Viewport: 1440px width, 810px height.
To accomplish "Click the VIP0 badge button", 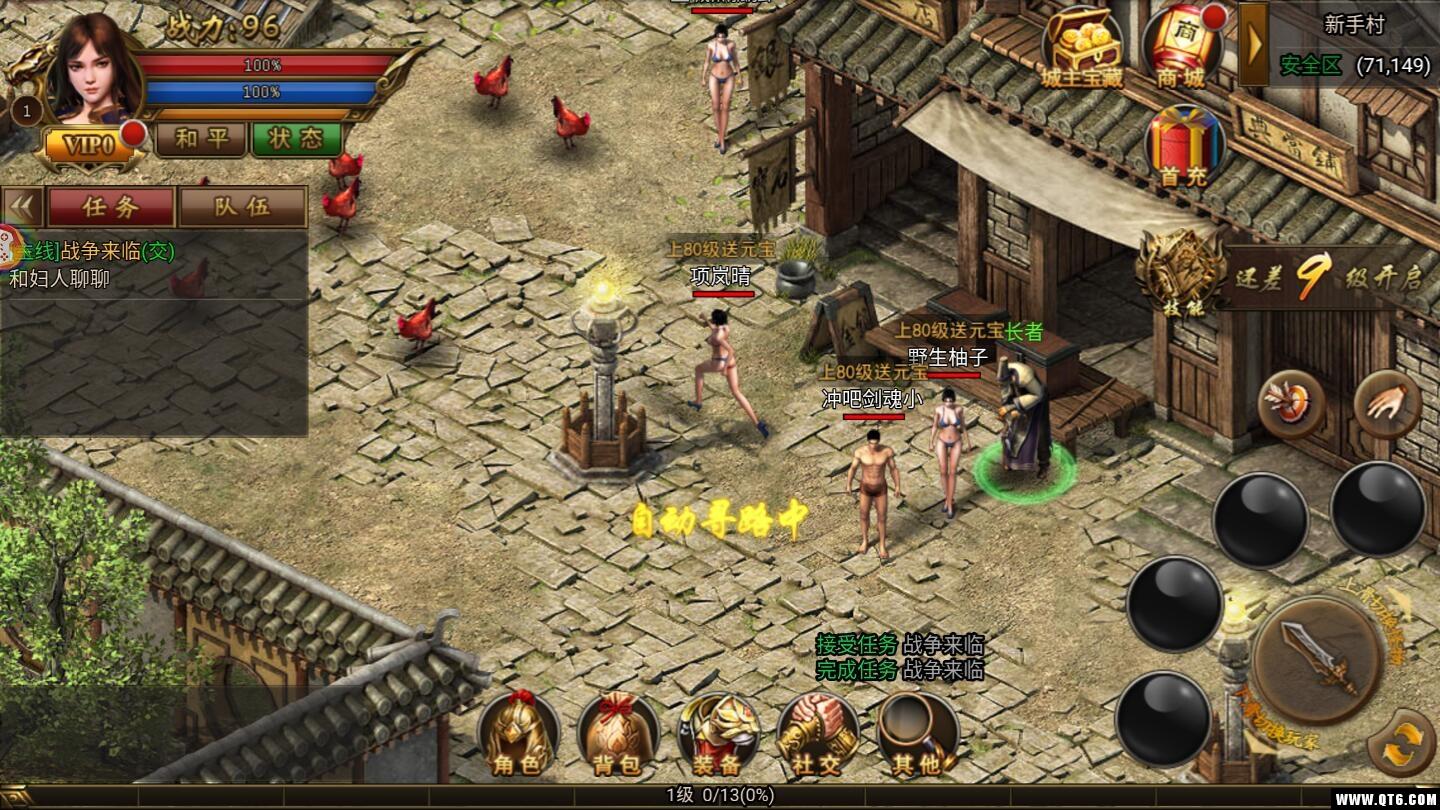I will pyautogui.click(x=90, y=145).
